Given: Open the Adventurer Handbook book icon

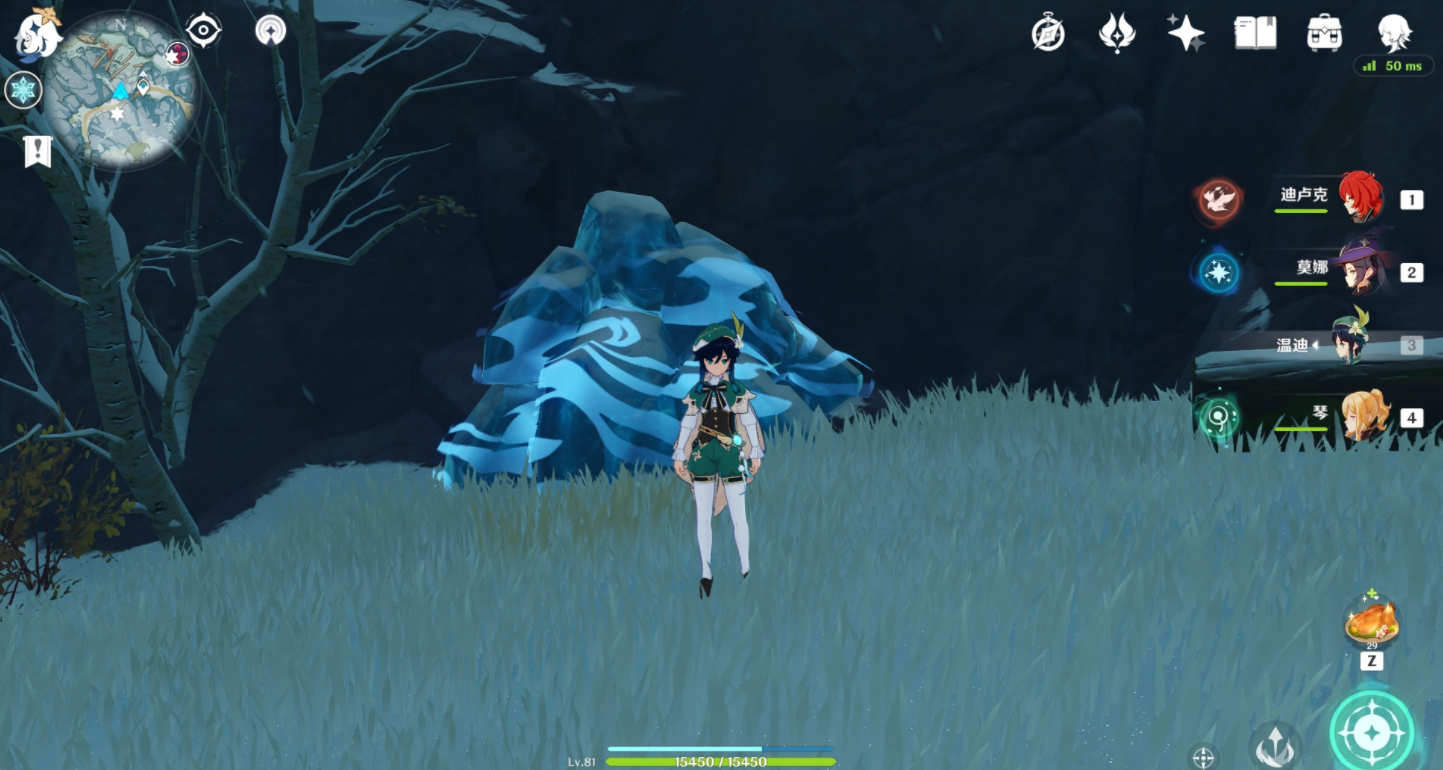Looking at the screenshot, I should pyautogui.click(x=1255, y=33).
